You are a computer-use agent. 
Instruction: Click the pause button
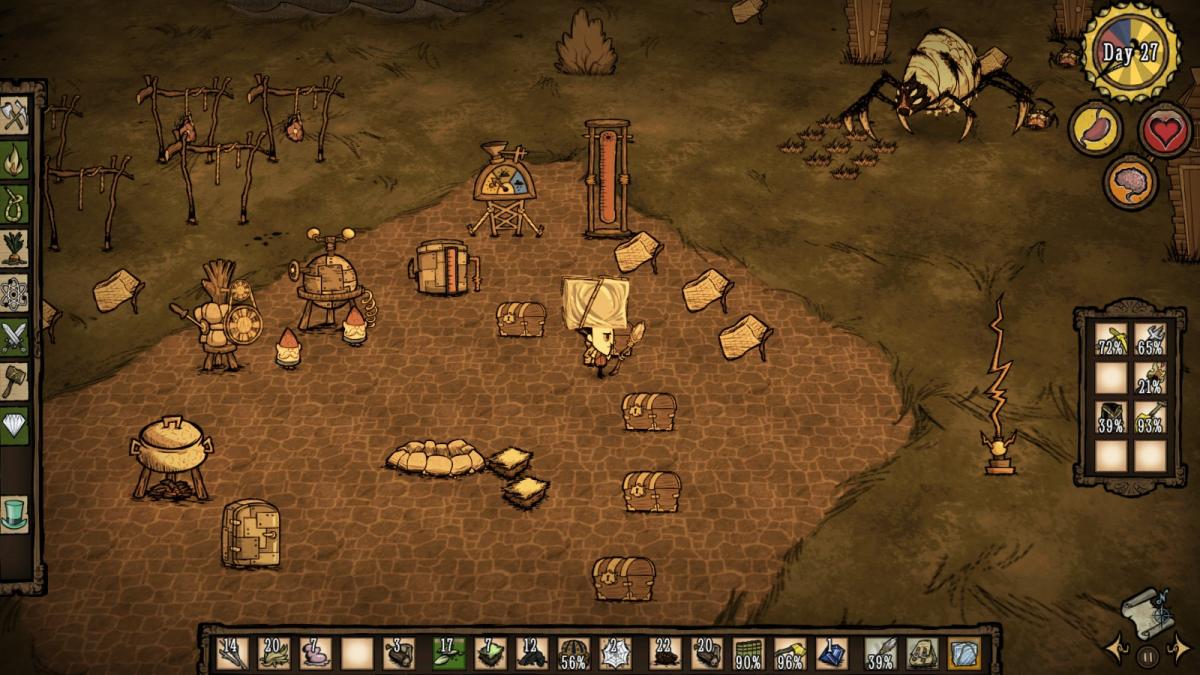(1146, 657)
